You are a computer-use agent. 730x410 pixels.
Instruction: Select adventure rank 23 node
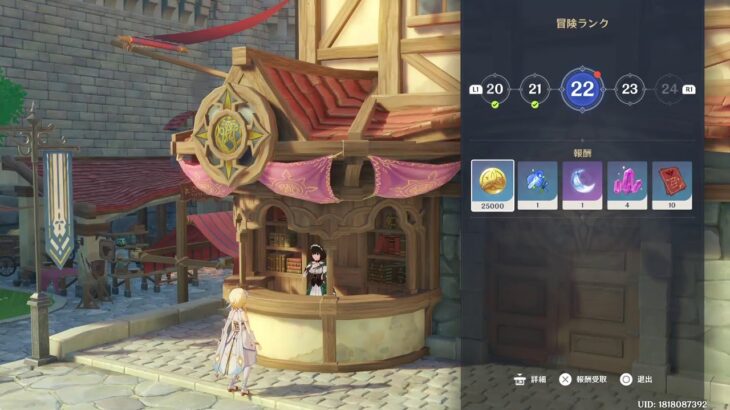pos(628,89)
